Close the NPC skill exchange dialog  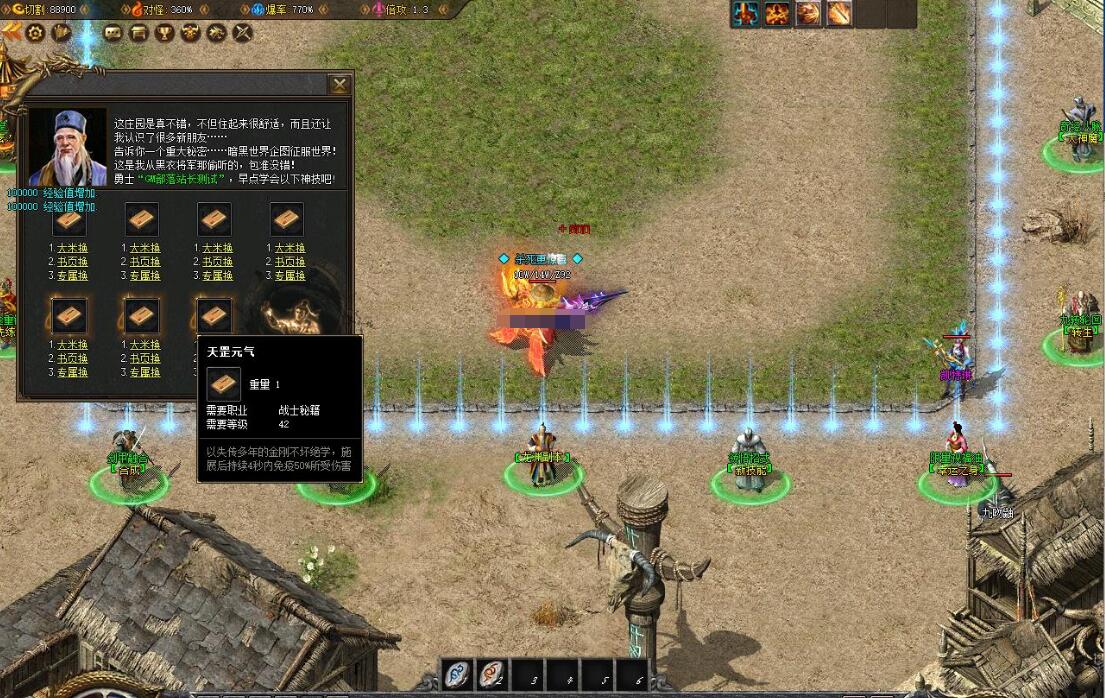coord(340,85)
